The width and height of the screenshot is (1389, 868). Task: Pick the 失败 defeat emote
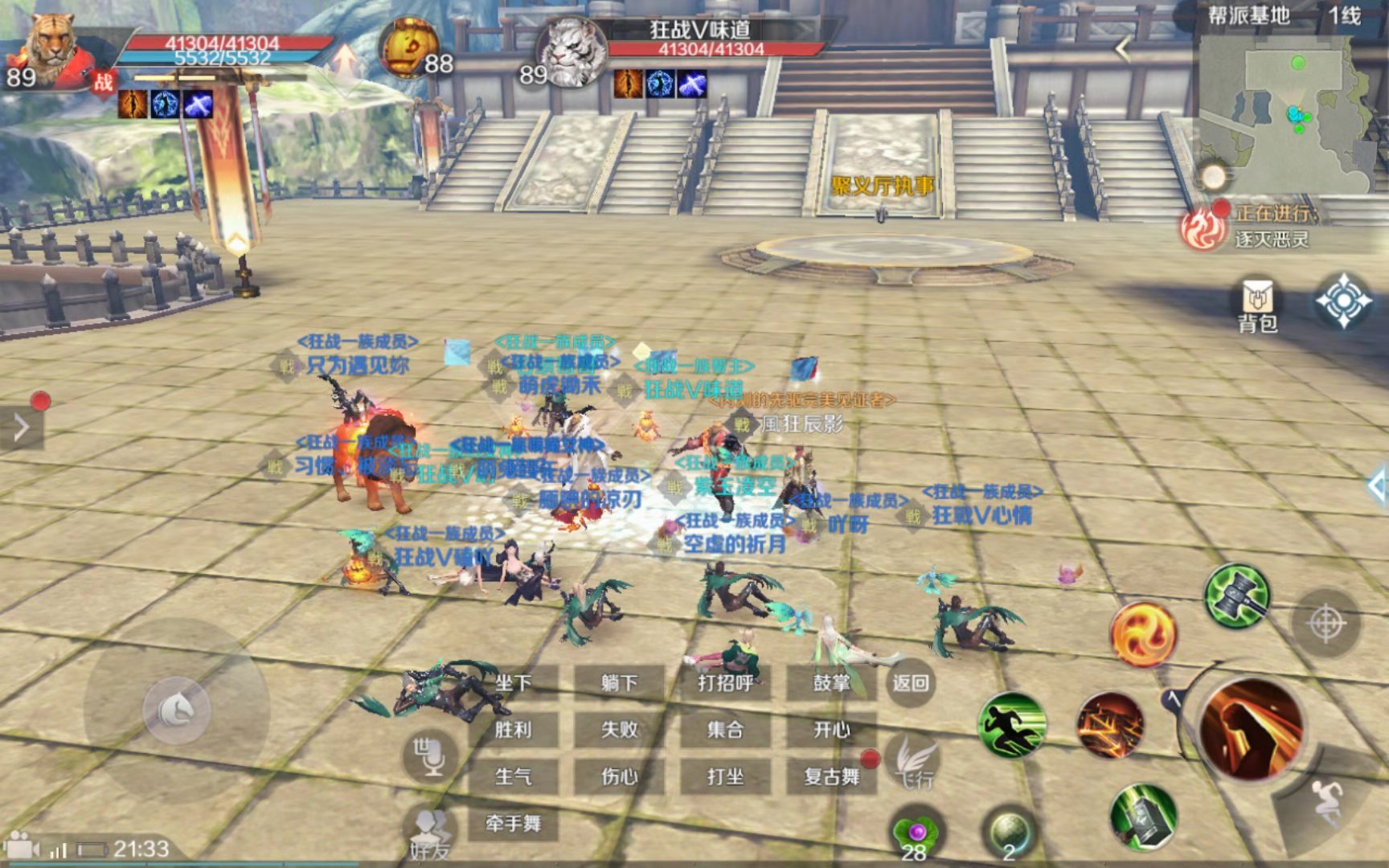(619, 730)
